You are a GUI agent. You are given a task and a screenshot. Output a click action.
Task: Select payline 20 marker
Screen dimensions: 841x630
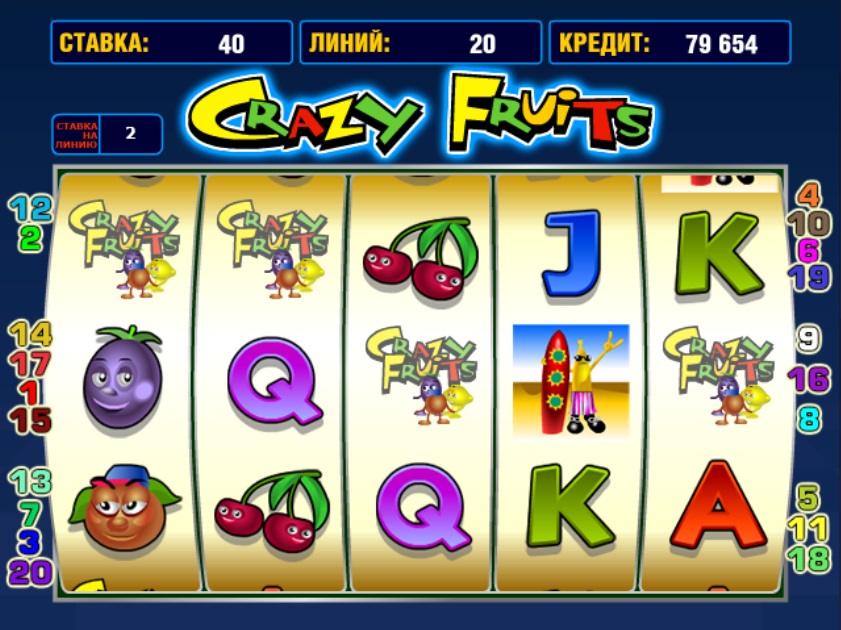tap(30, 572)
